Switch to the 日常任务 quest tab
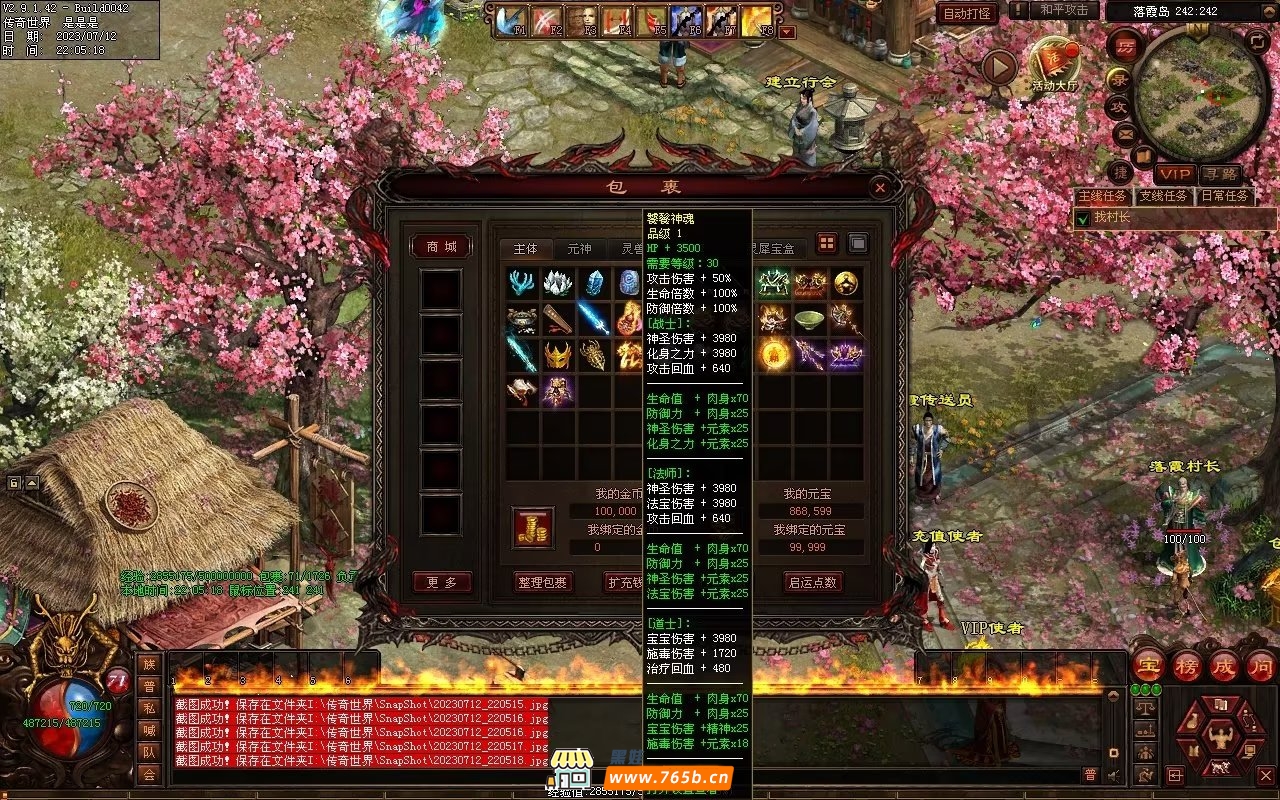Image resolution: width=1280 pixels, height=800 pixels. tap(1225, 196)
